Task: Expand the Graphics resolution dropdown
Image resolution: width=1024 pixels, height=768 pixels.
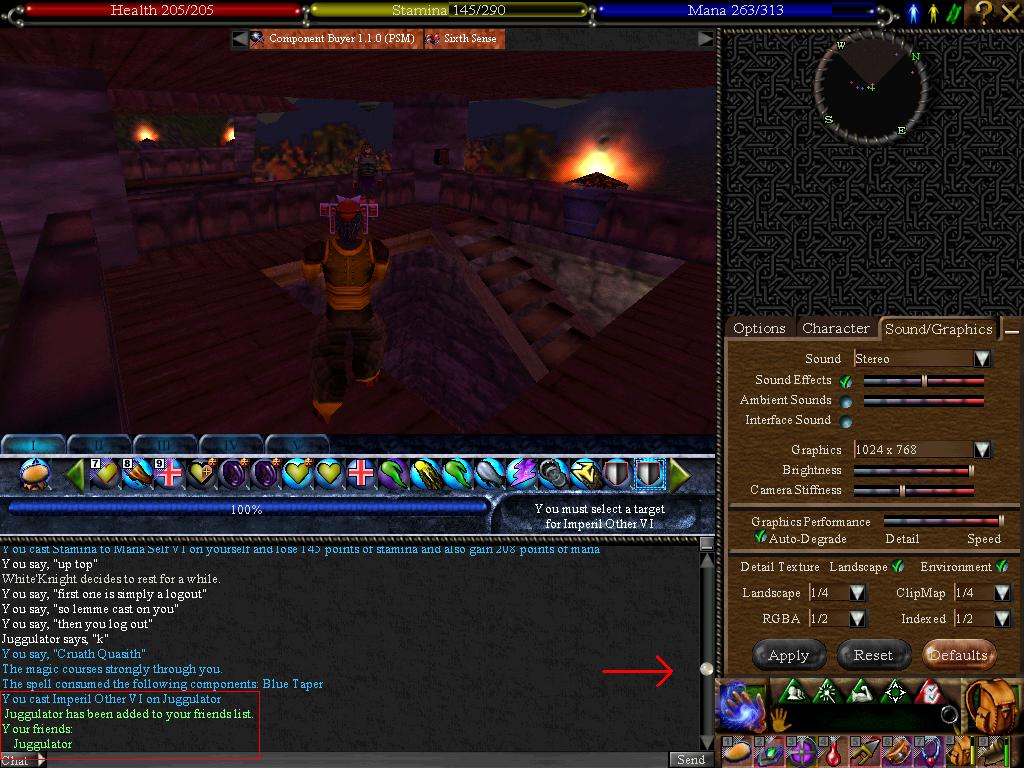Action: 983,450
